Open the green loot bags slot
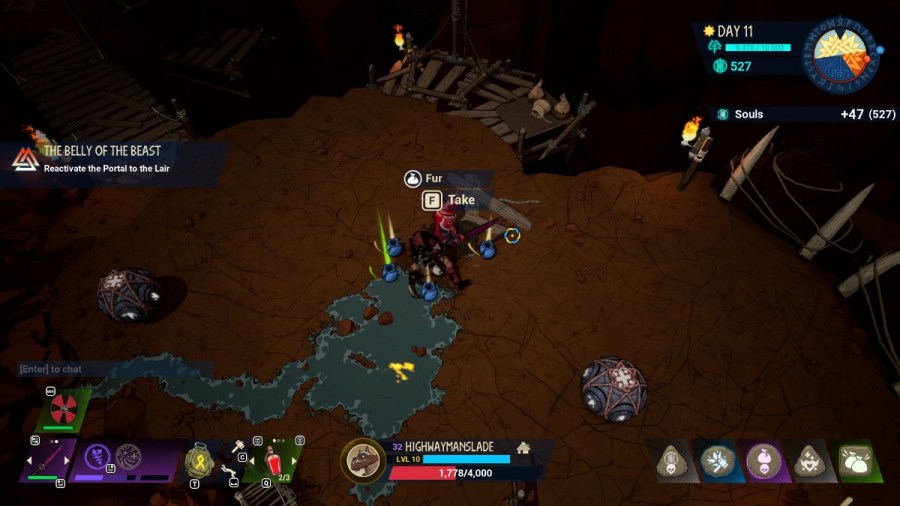 point(855,460)
